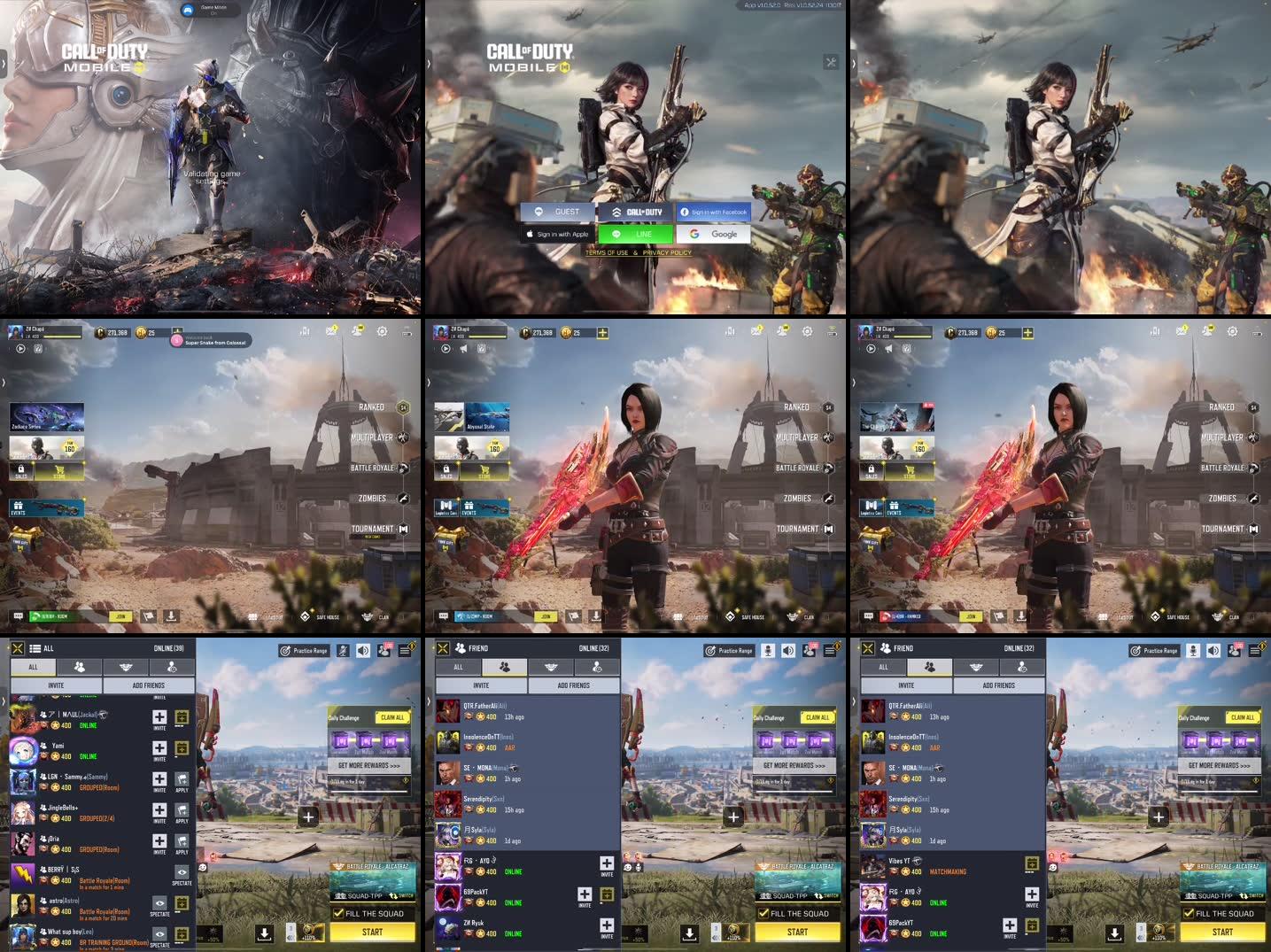
Task: Expand currency options with the plus button
Action: coord(603,332)
